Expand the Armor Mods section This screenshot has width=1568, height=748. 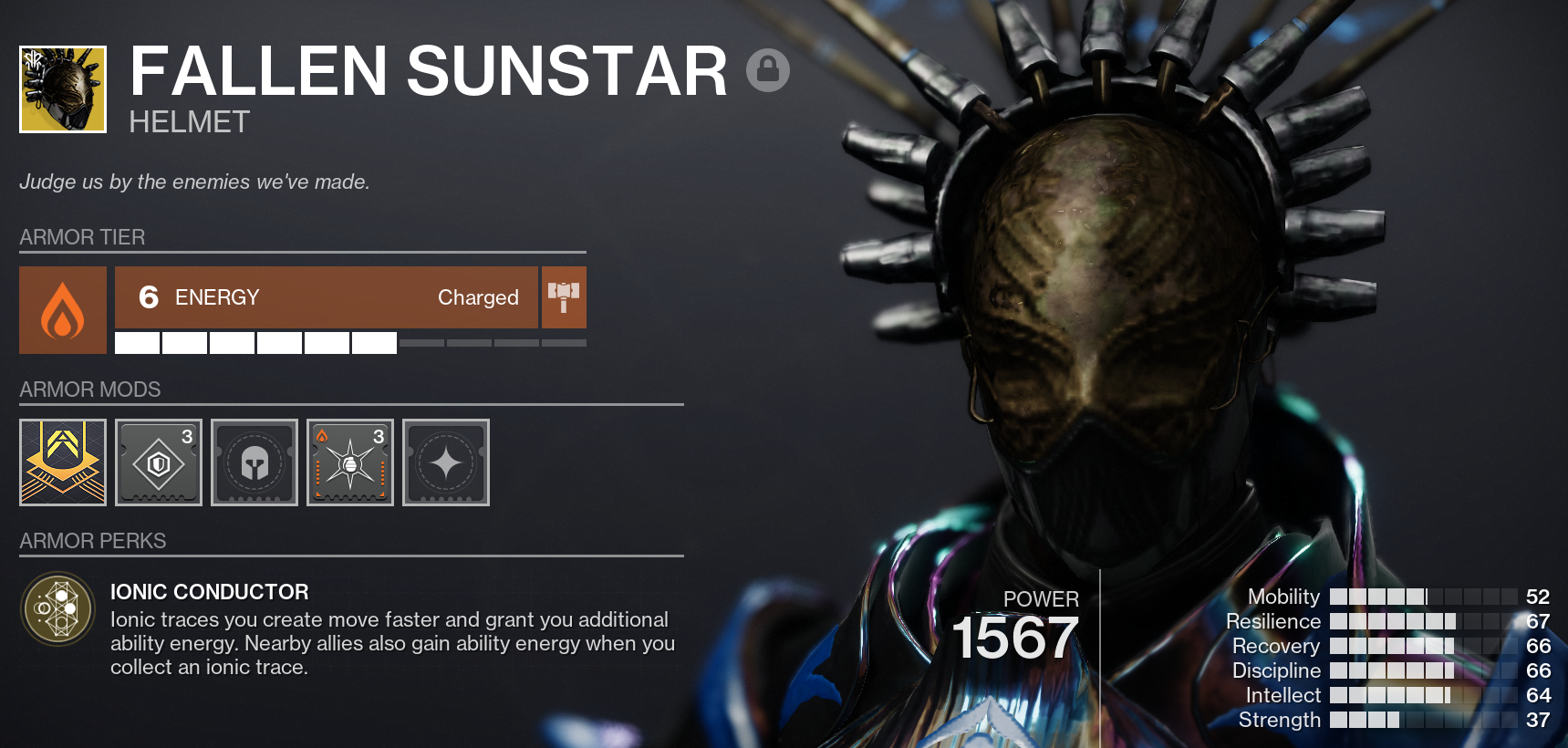[89, 390]
